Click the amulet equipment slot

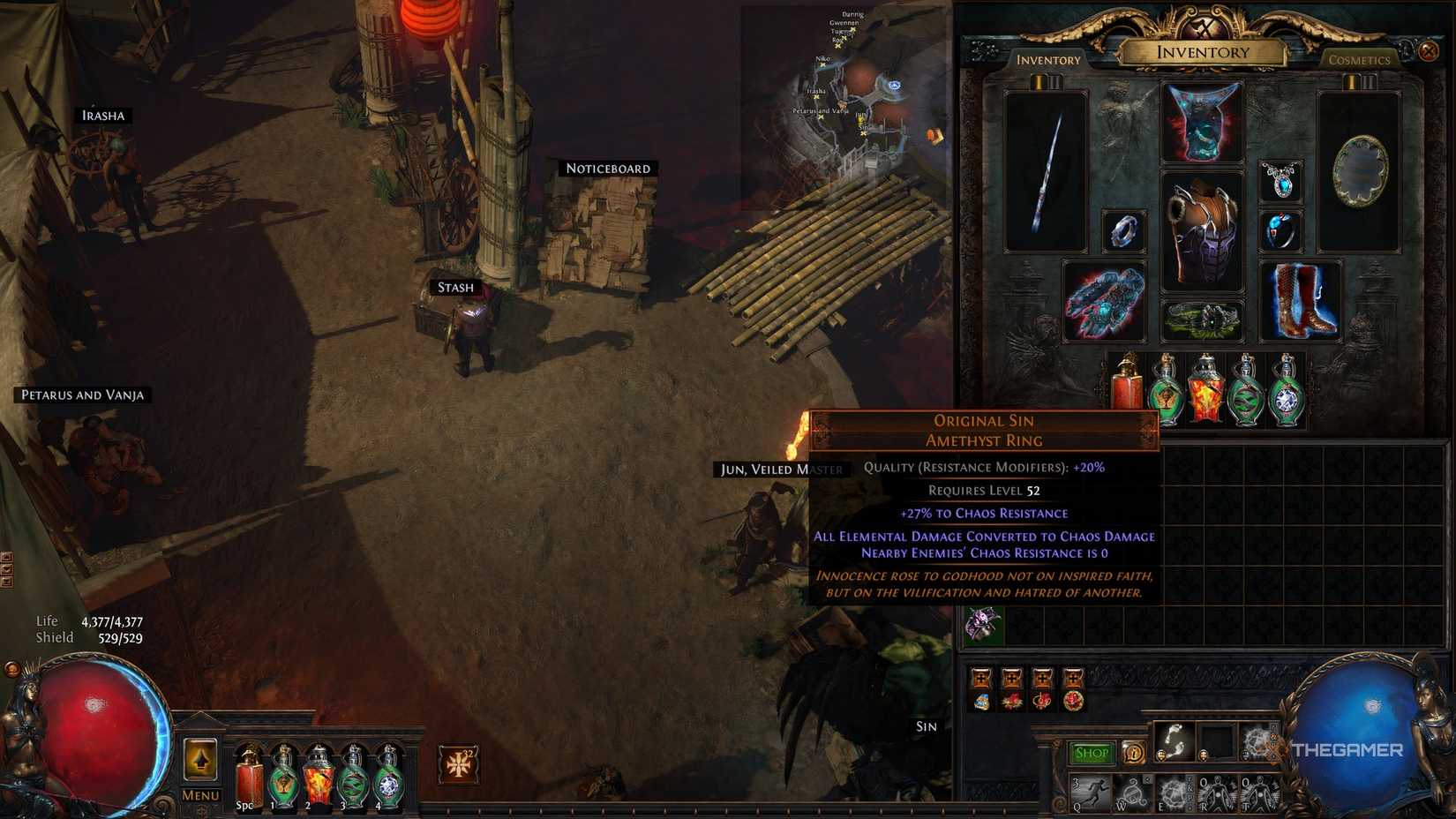[1281, 183]
